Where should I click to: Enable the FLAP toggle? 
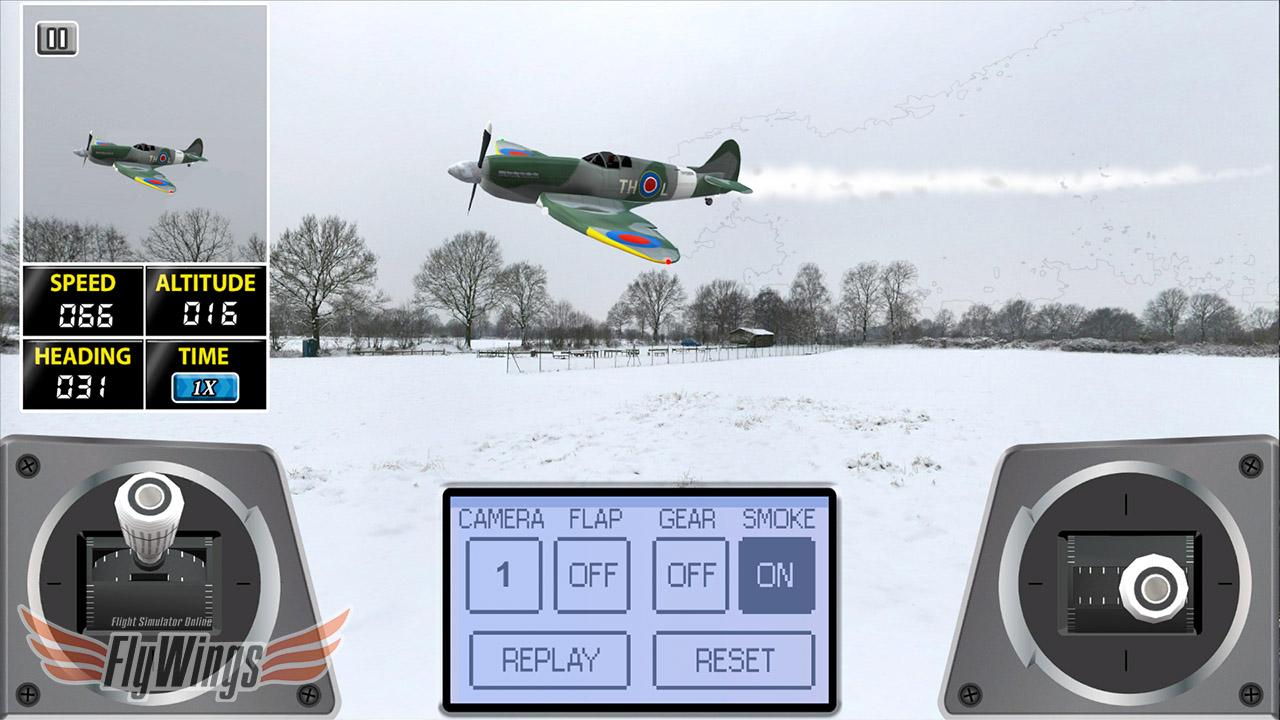point(592,575)
